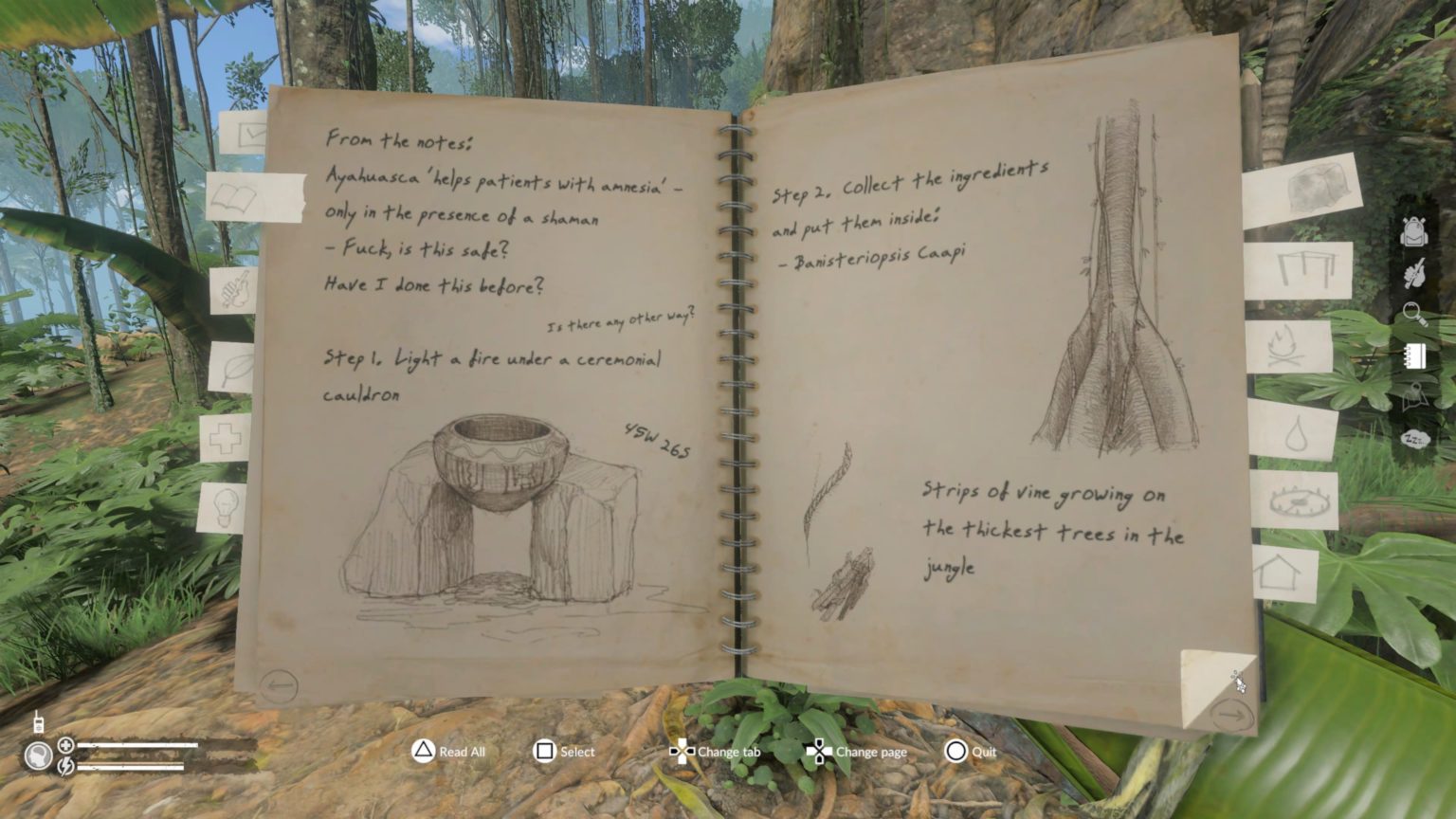Choose the Zzz sleep icon

(1413, 439)
